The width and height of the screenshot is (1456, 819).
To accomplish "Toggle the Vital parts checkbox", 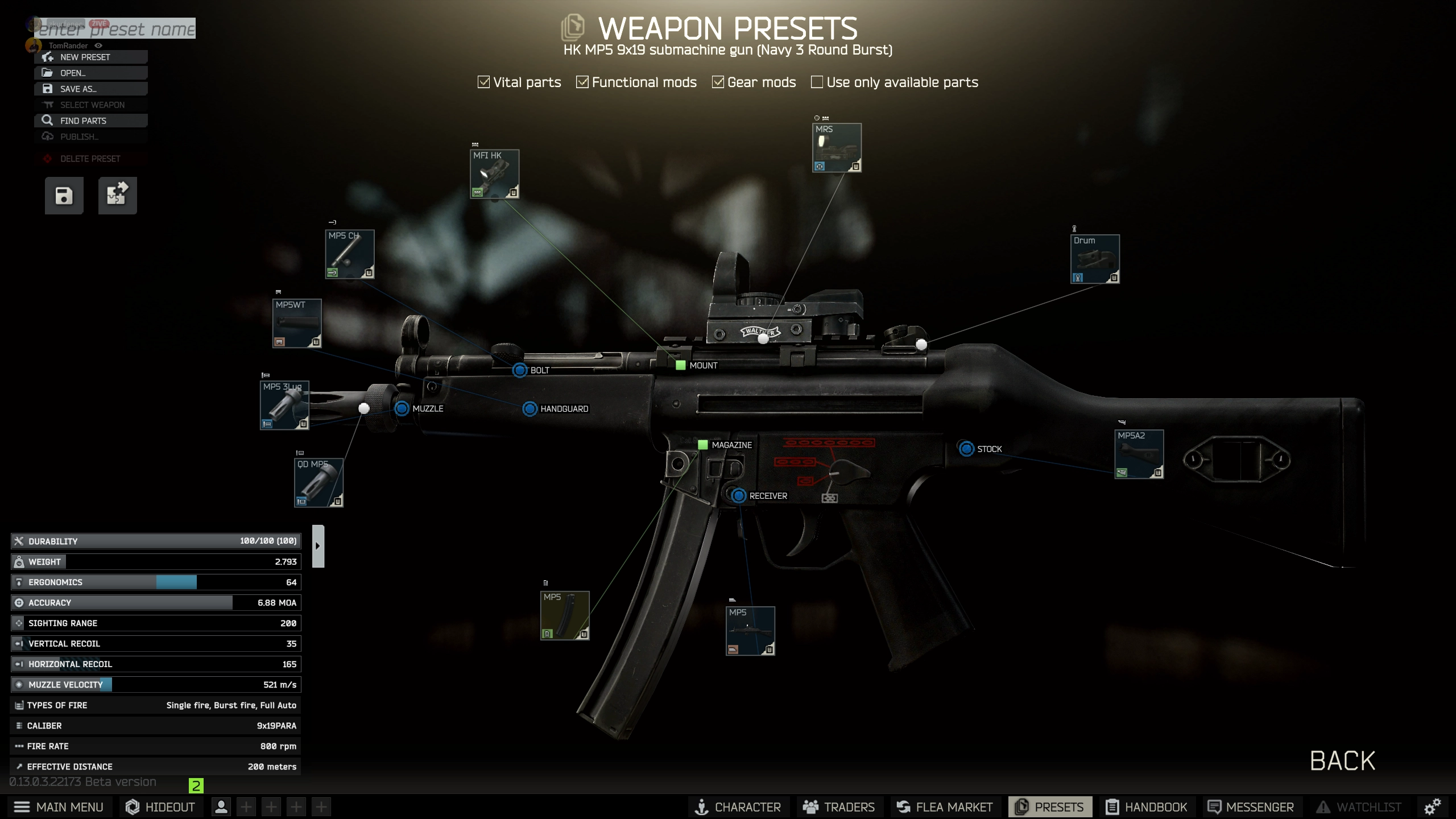I will tap(484, 82).
